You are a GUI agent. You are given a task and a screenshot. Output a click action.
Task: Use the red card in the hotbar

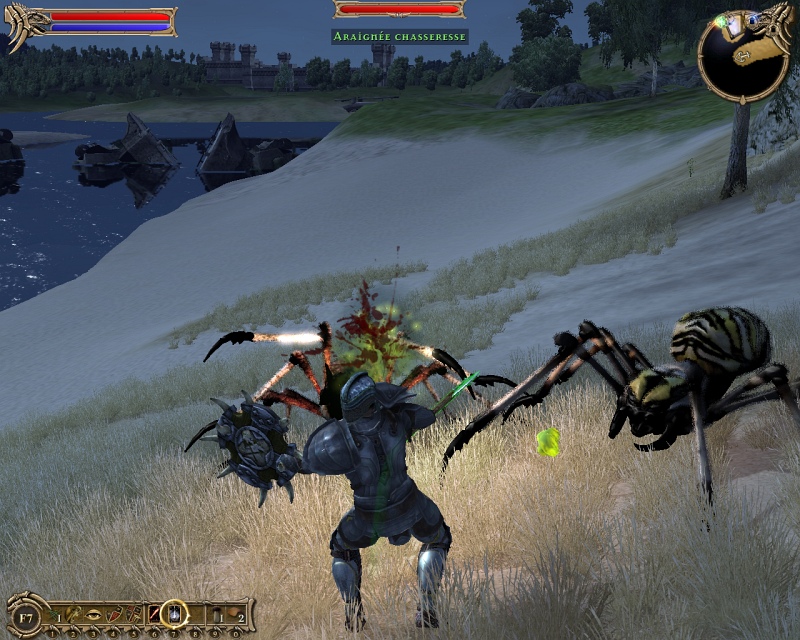[153, 611]
